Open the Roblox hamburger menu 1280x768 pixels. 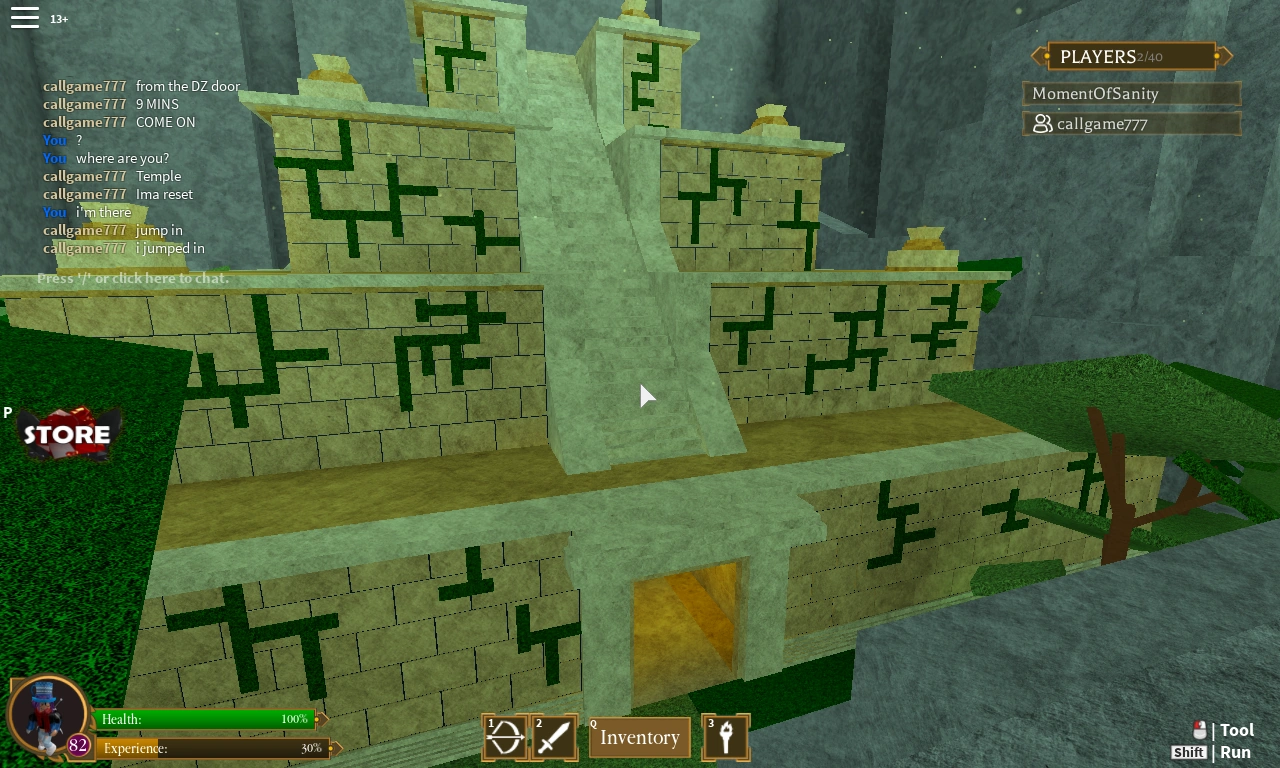25,16
